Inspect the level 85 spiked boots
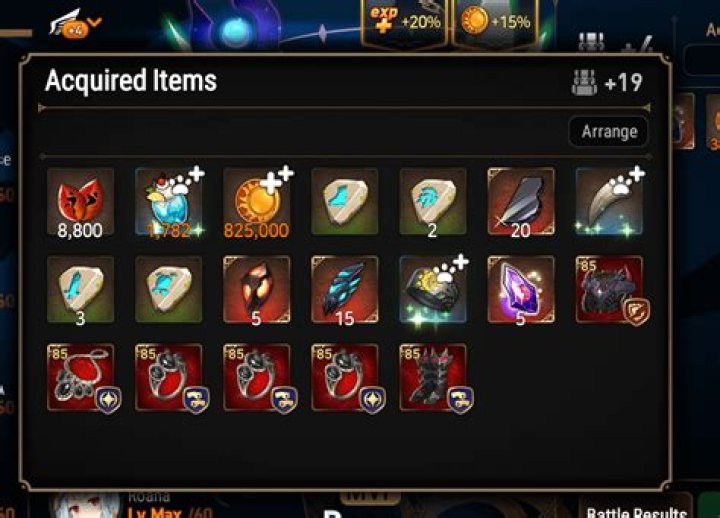The image size is (720, 518). click(432, 377)
